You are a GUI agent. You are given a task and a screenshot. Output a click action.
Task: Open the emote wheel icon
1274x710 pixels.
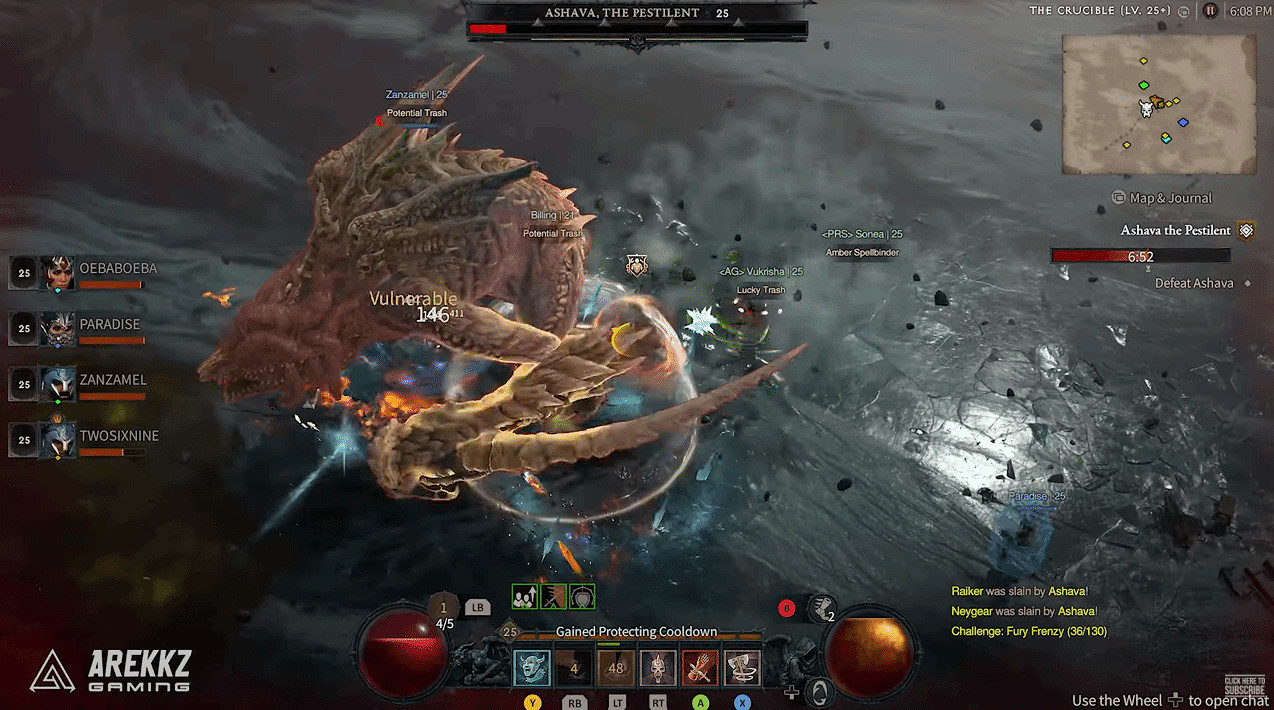point(819,691)
